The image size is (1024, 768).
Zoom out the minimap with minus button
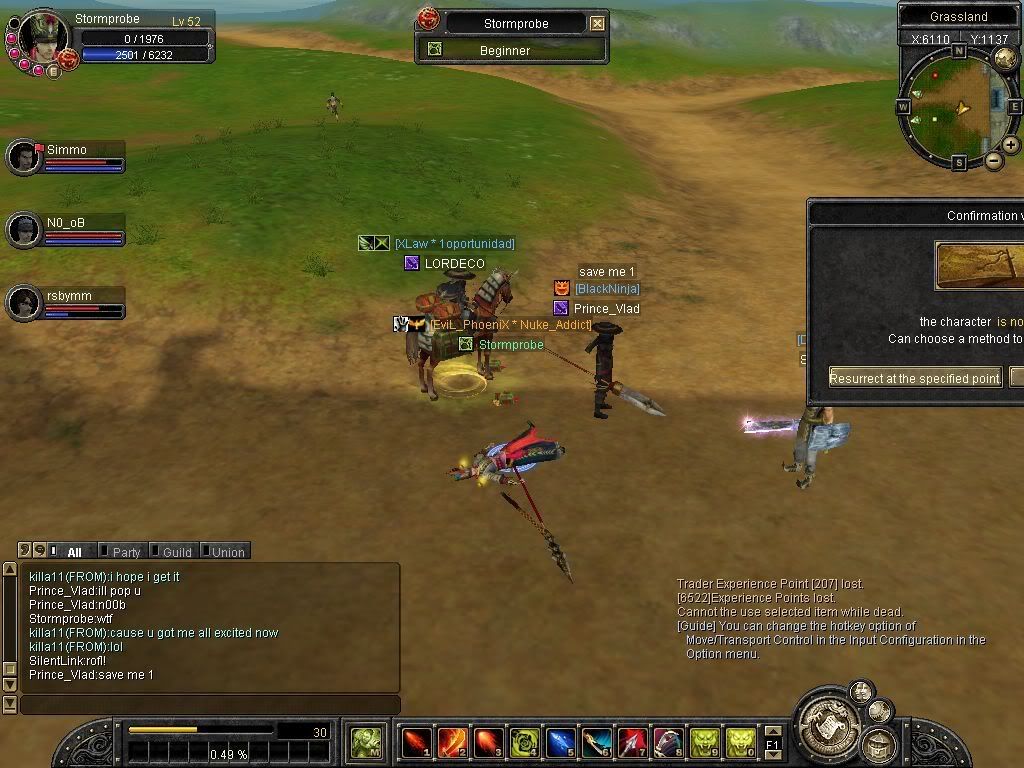coord(994,160)
